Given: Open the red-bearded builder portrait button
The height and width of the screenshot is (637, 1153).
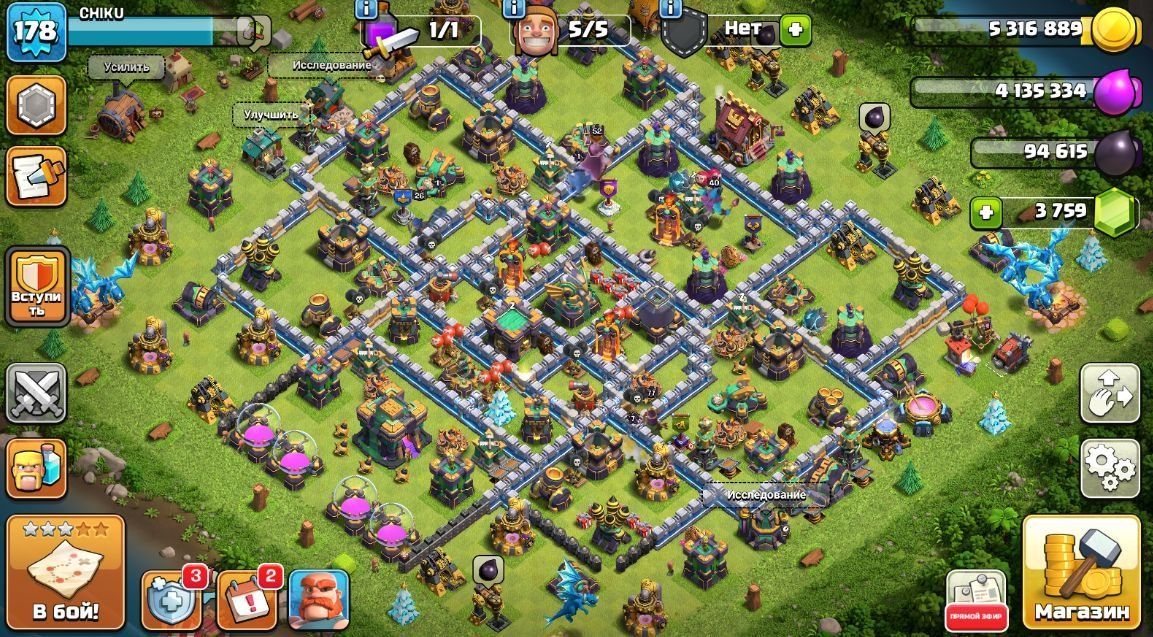Looking at the screenshot, I should coord(319,600).
